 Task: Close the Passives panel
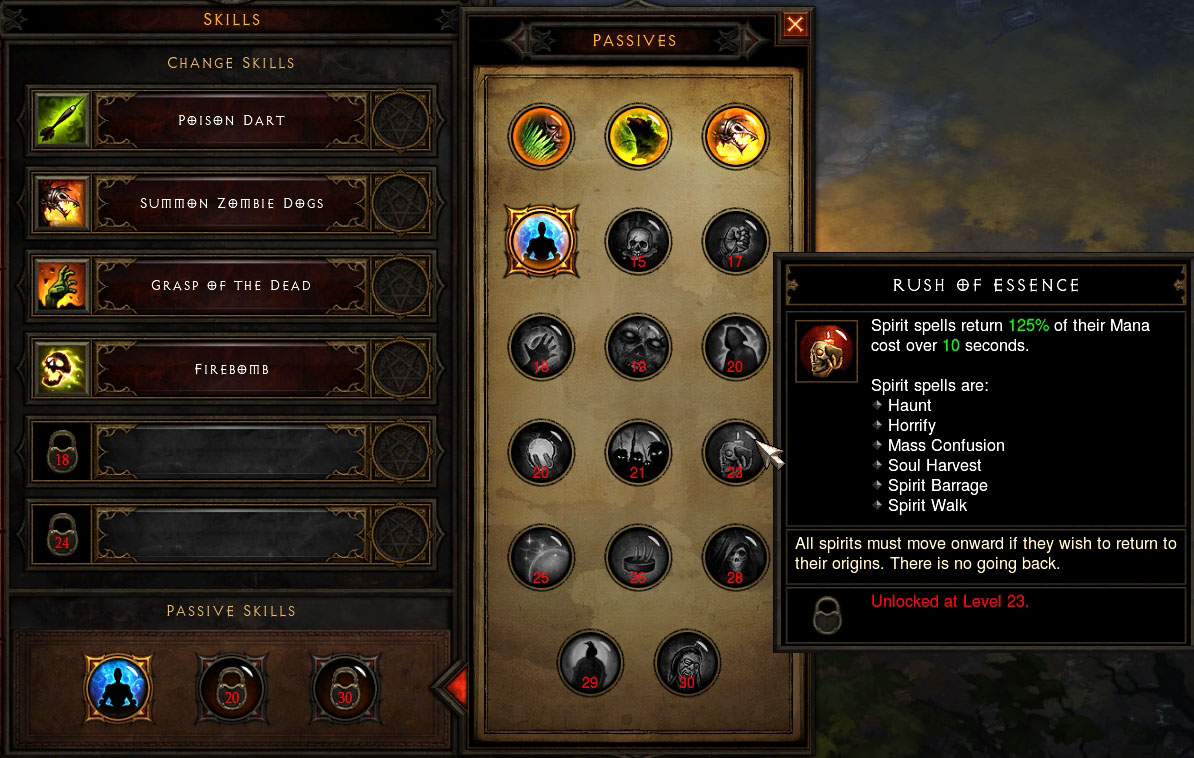pyautogui.click(x=795, y=25)
